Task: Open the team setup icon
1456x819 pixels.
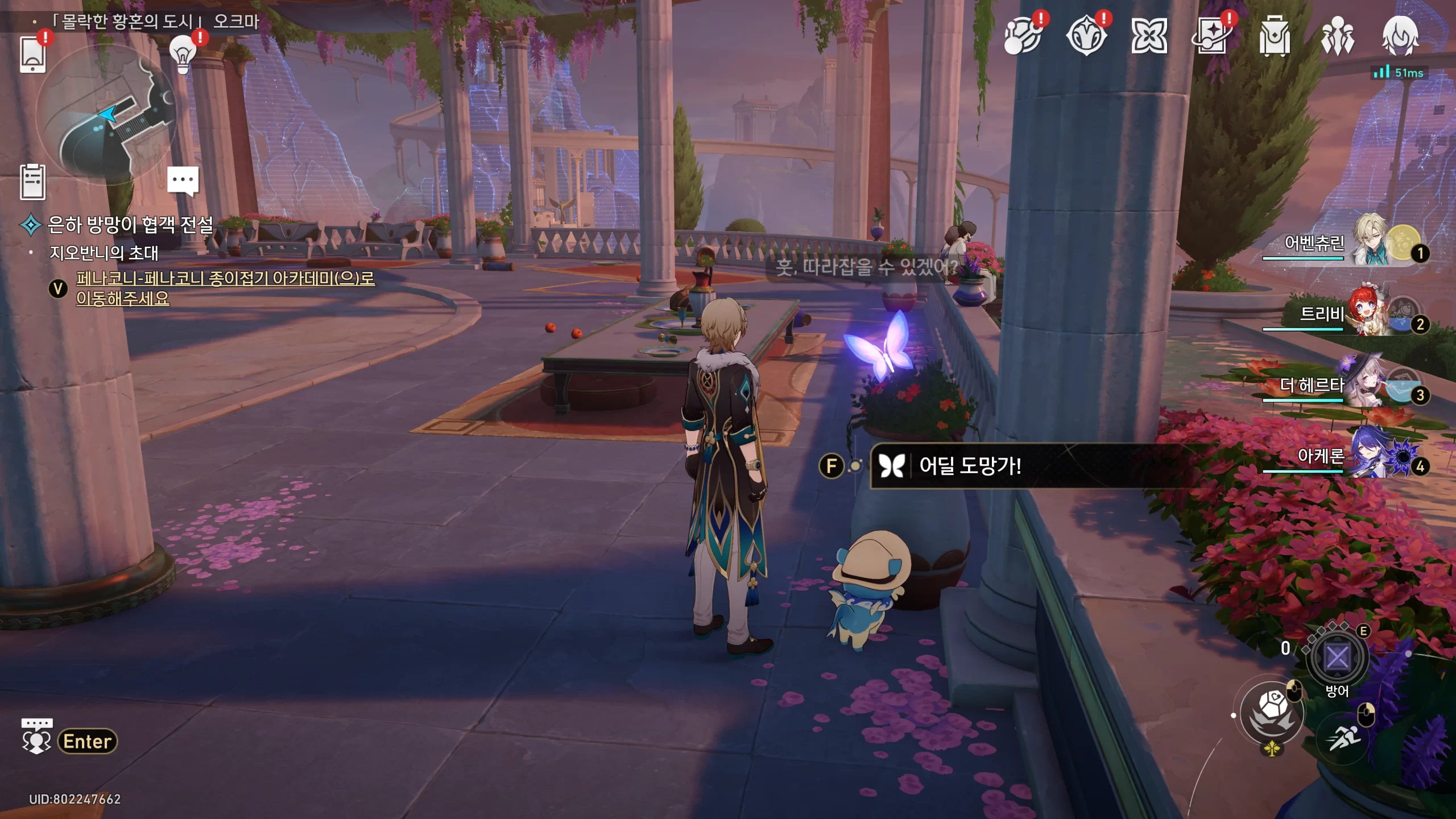Action: click(x=1337, y=36)
